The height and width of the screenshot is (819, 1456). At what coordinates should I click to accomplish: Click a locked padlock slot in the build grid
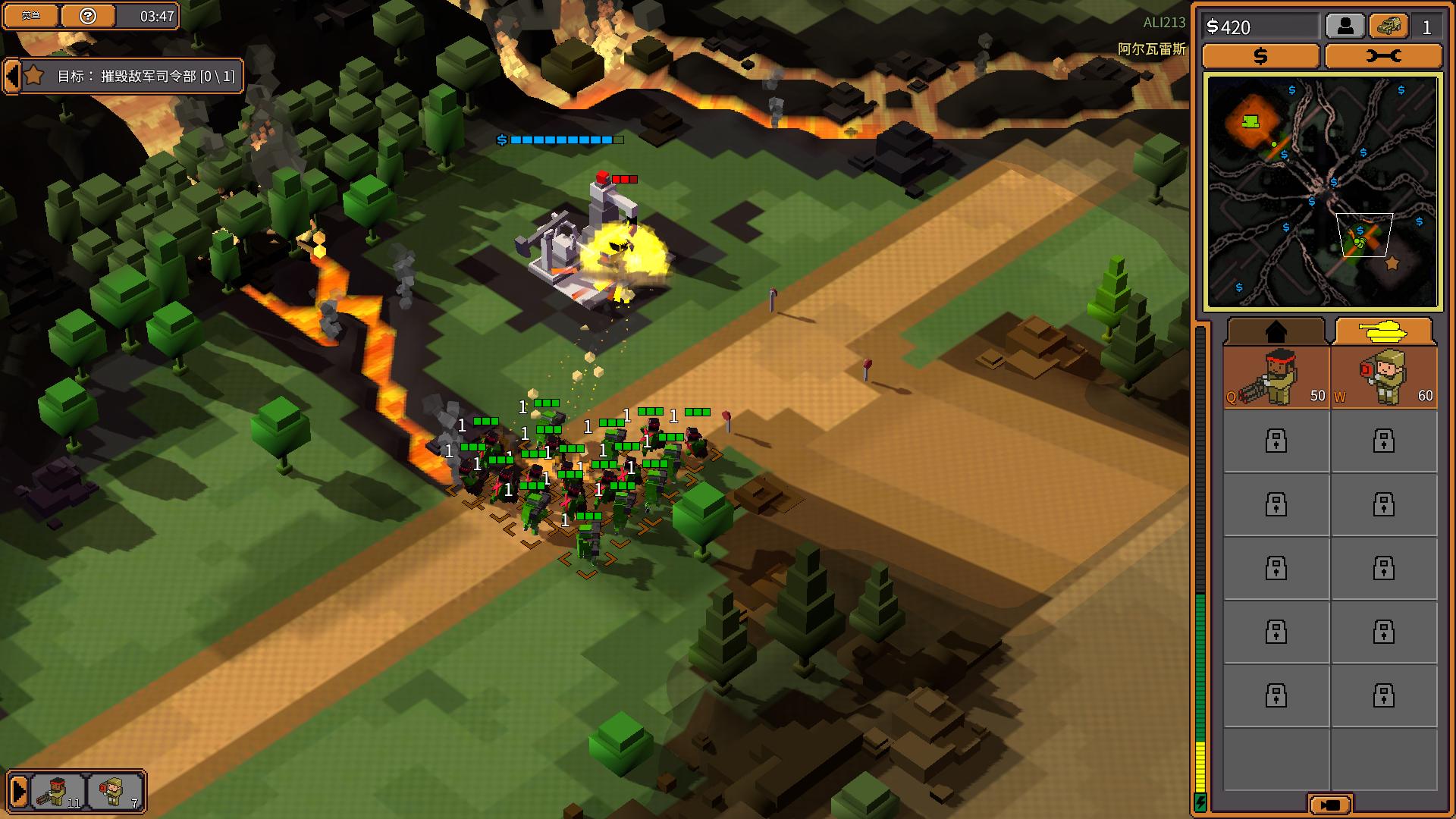[x=1276, y=441]
